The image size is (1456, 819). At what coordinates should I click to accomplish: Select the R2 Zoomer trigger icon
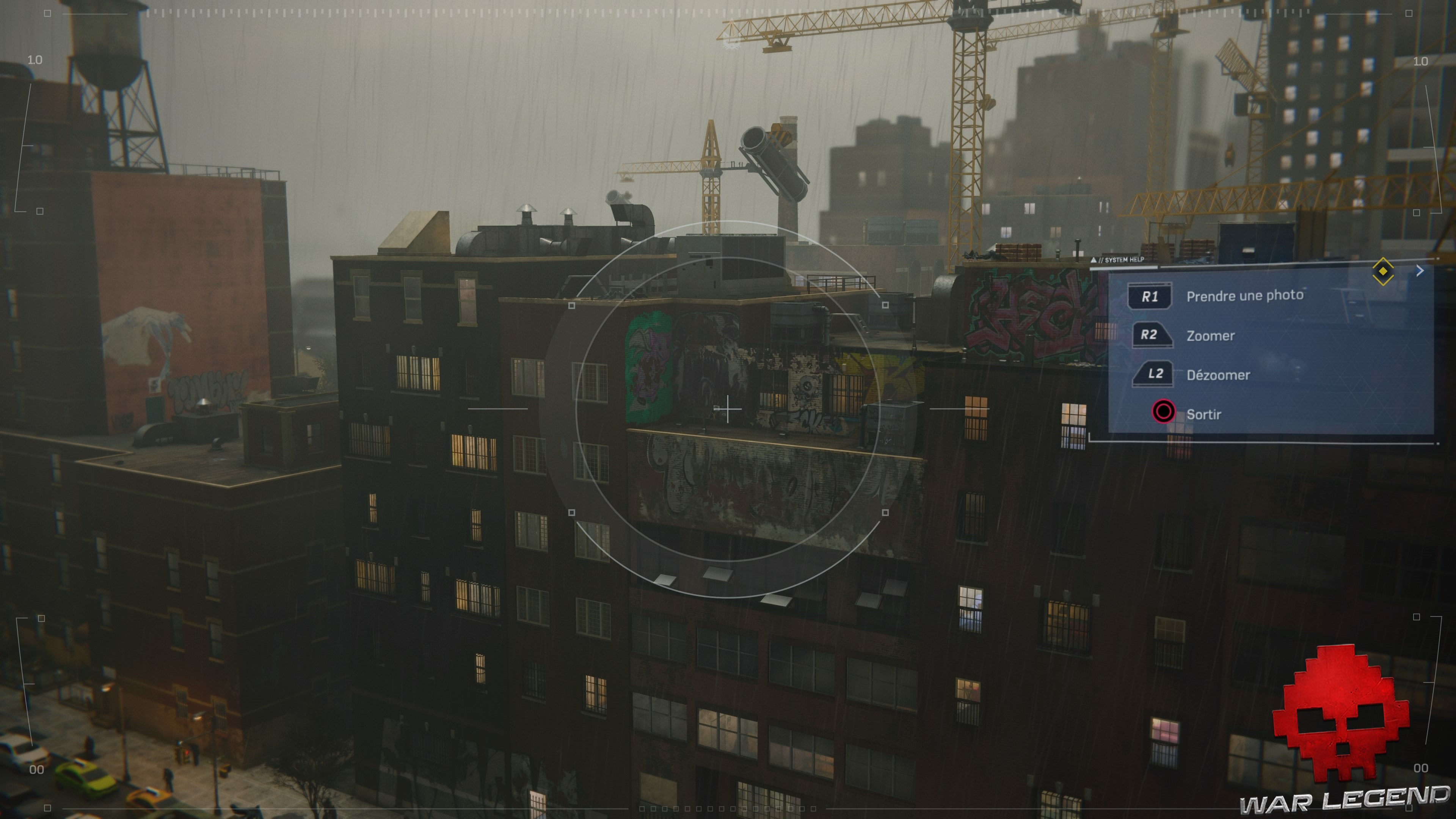[1153, 336]
